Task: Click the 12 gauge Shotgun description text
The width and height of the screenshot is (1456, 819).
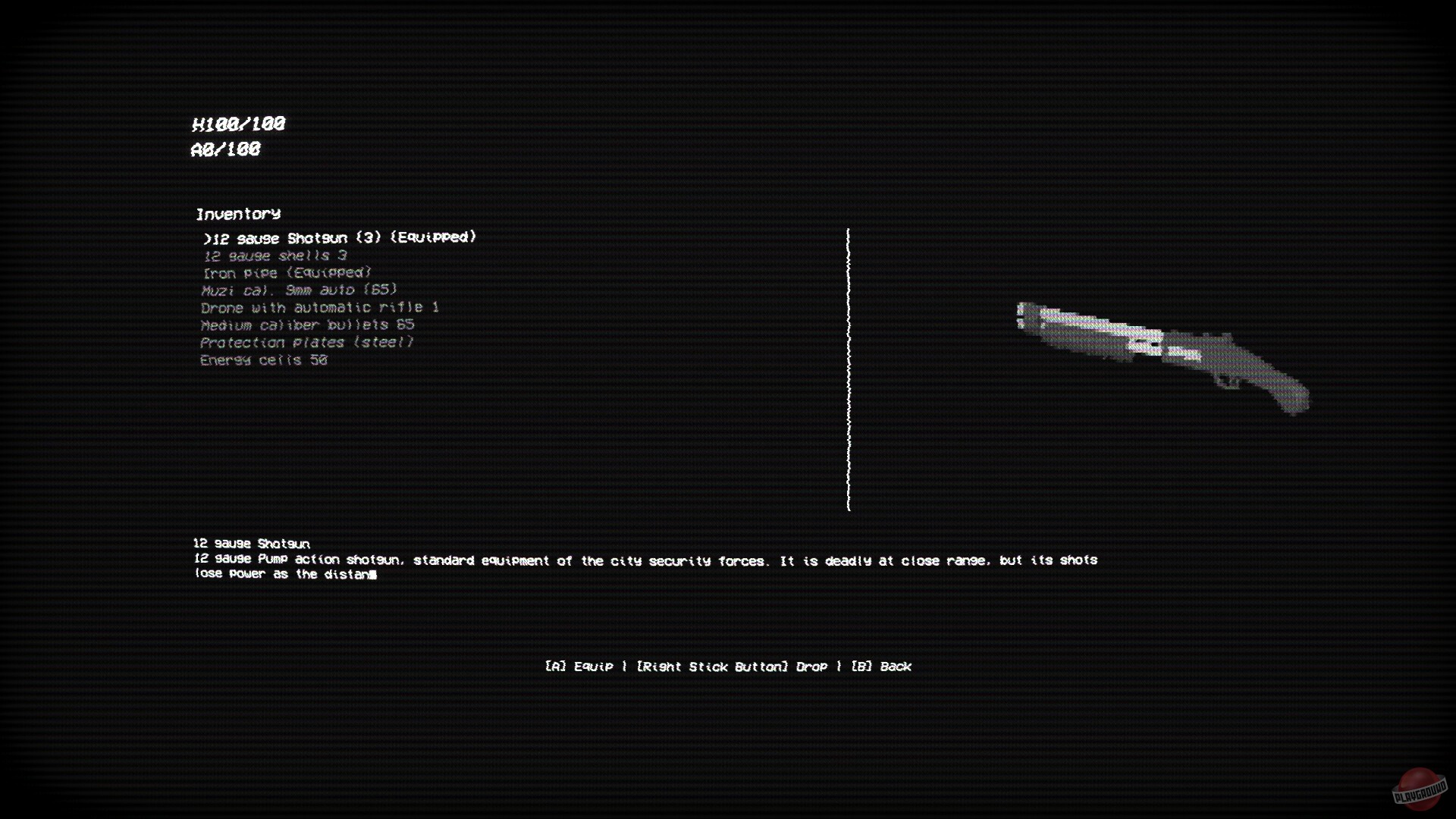Action: tap(645, 560)
